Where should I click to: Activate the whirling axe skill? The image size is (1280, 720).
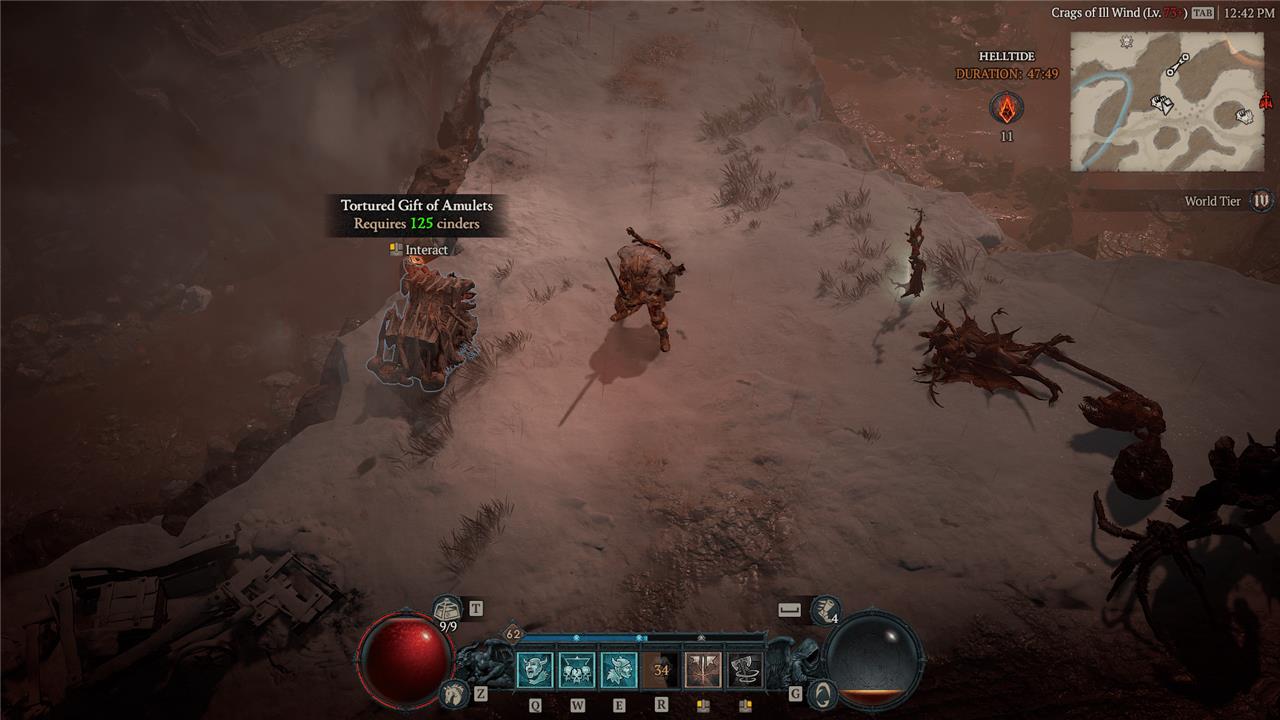745,670
